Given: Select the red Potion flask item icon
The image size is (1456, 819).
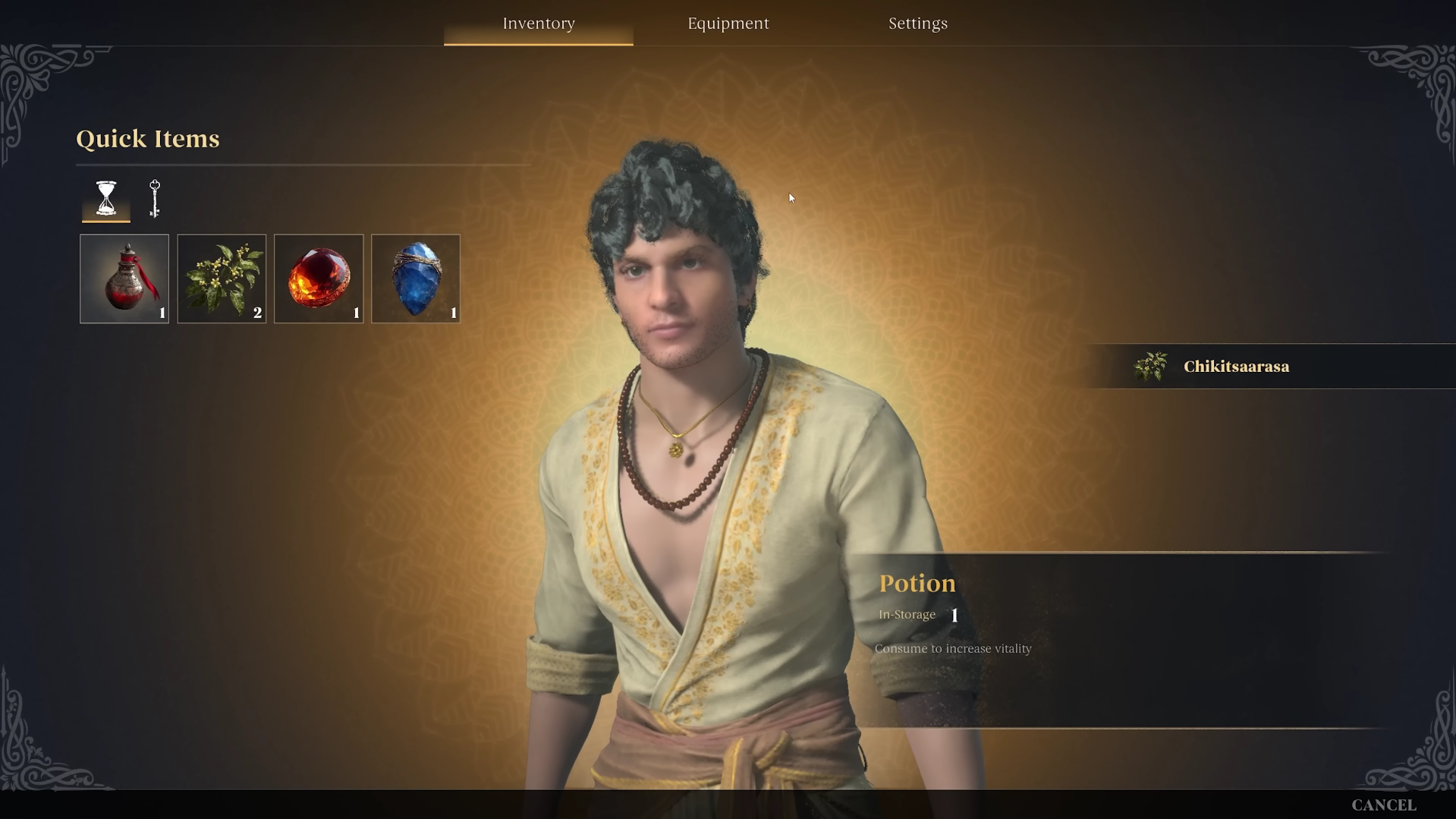Looking at the screenshot, I should coord(124,278).
